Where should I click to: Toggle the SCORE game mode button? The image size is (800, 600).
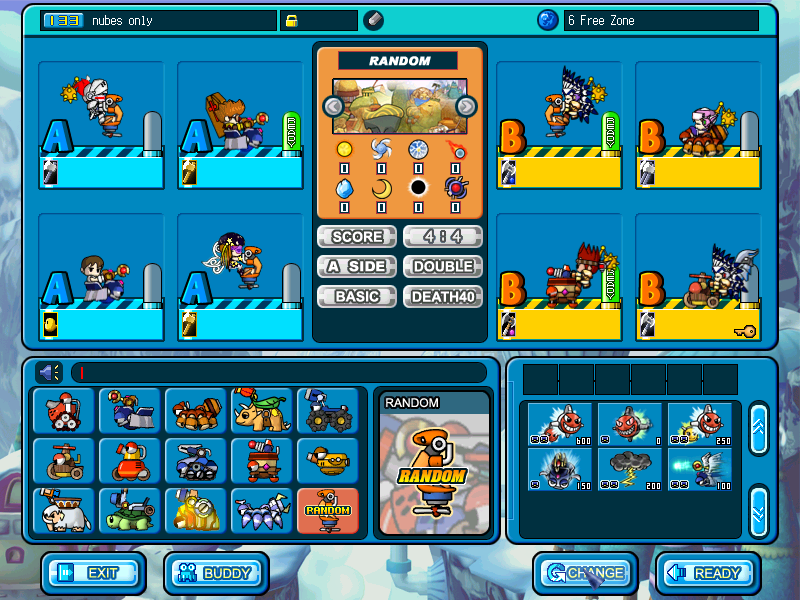click(357, 237)
